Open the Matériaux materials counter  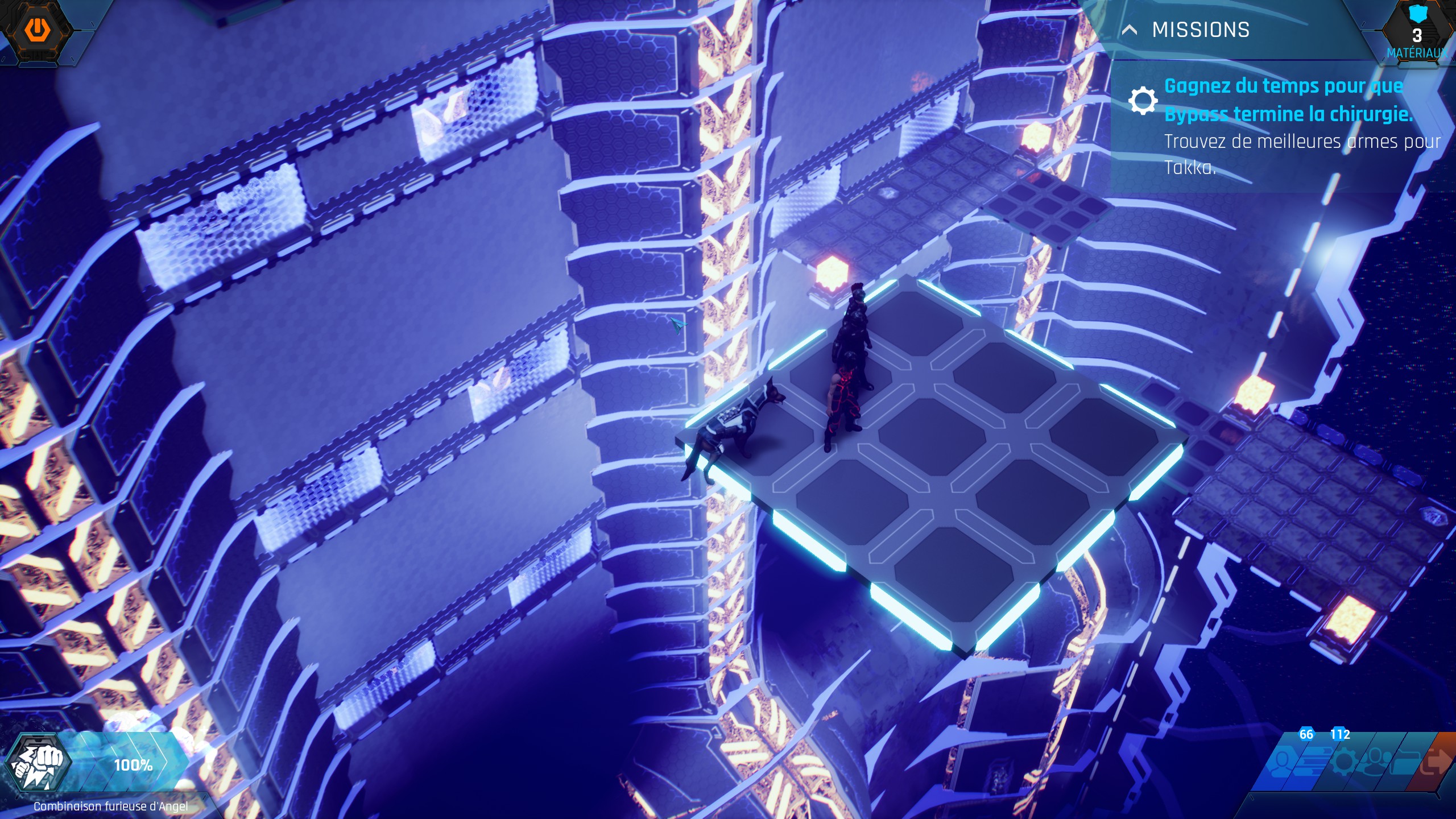pyautogui.click(x=1416, y=34)
